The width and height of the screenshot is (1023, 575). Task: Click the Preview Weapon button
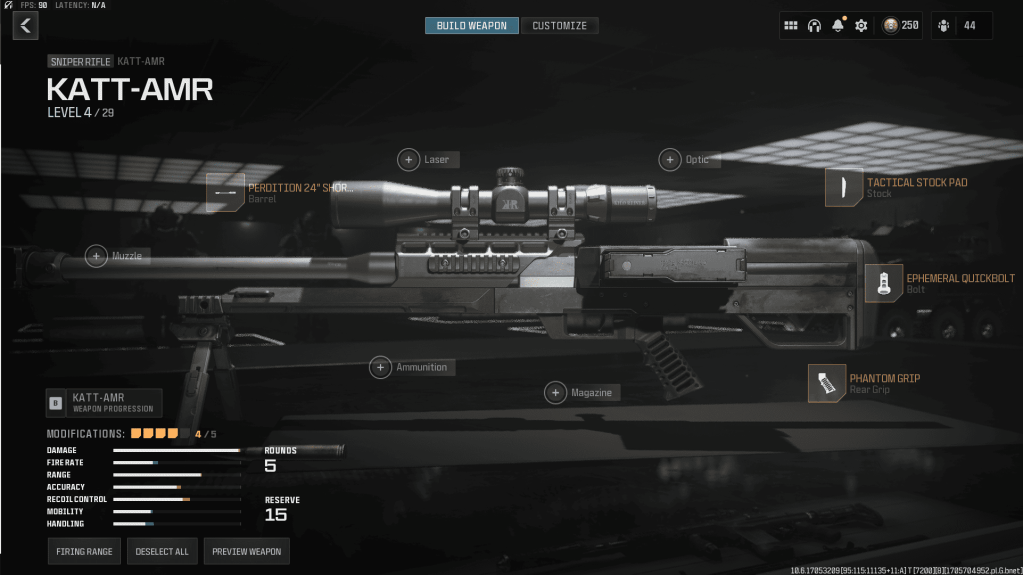click(247, 551)
